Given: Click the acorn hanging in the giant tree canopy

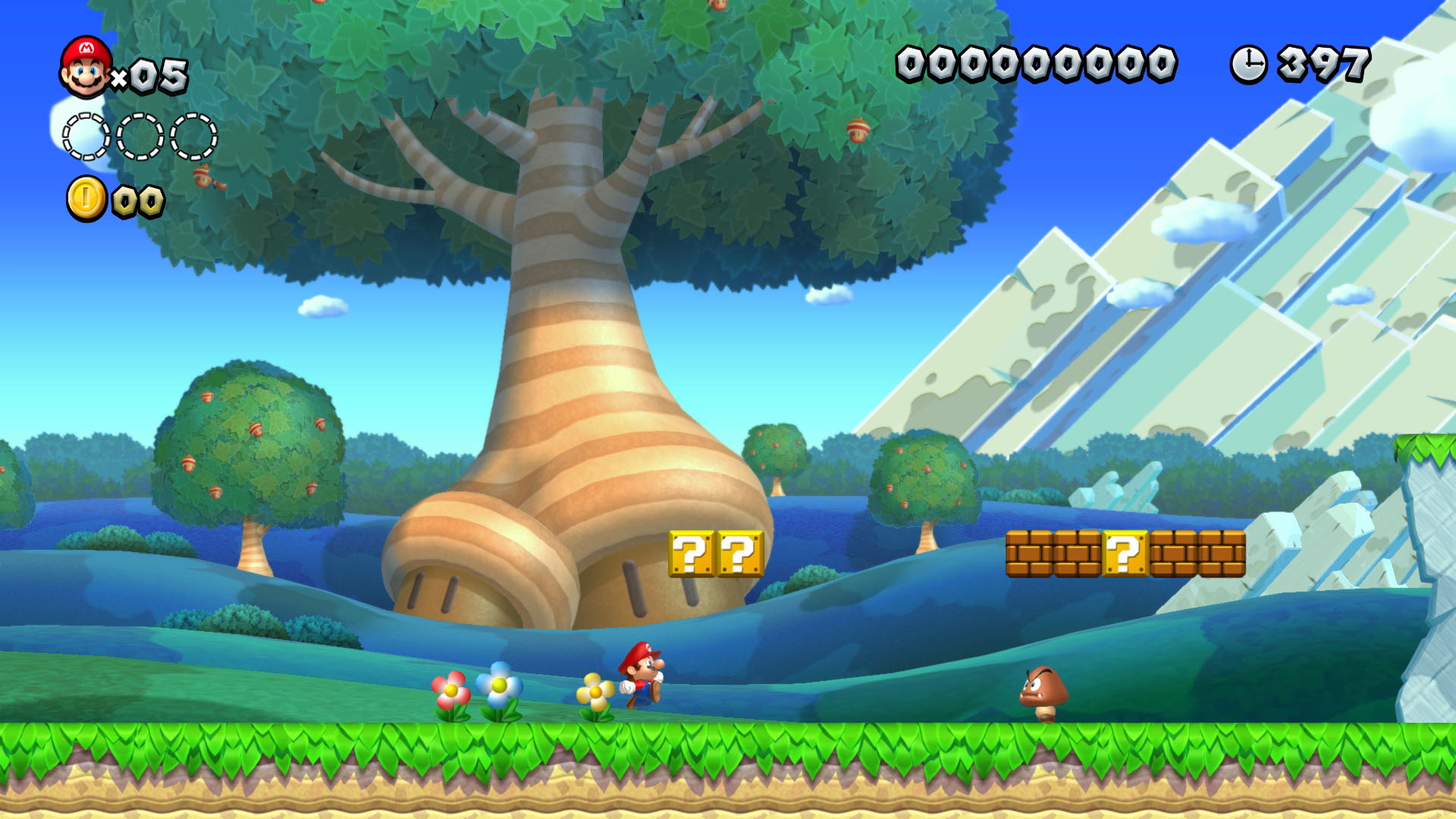Looking at the screenshot, I should click(x=858, y=131).
